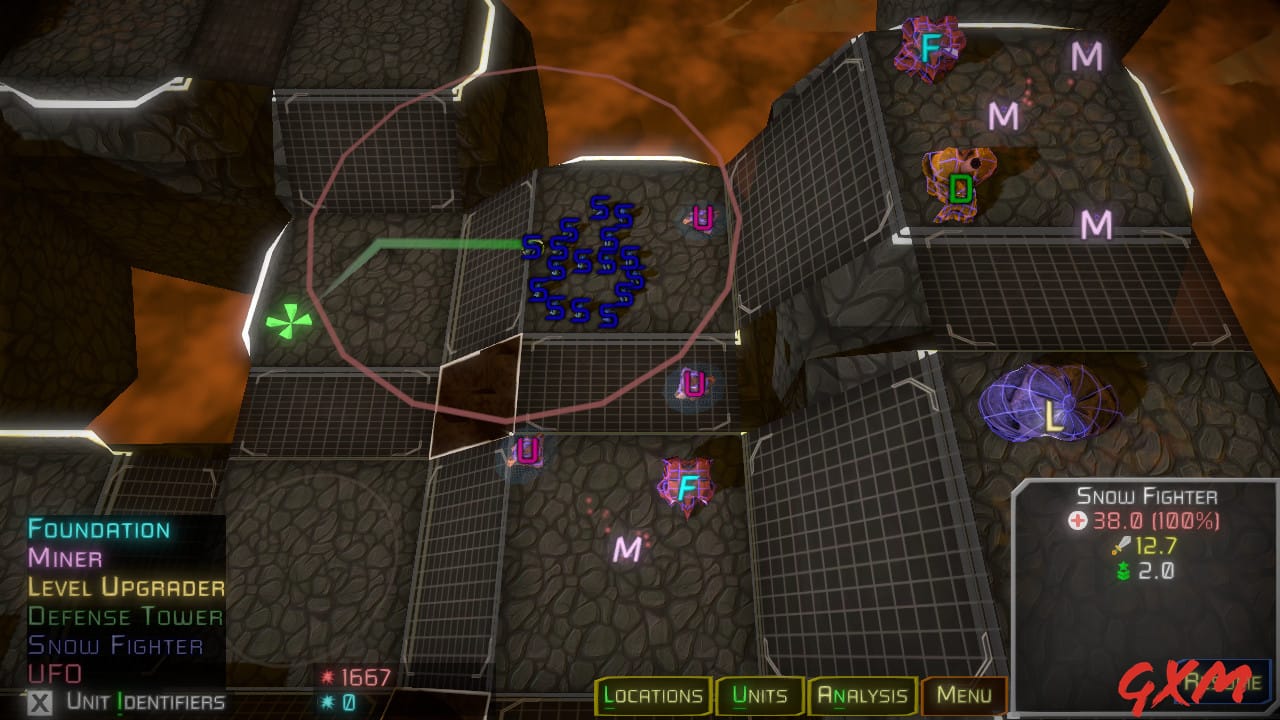Click the red resource counter showing 1667

tap(355, 676)
